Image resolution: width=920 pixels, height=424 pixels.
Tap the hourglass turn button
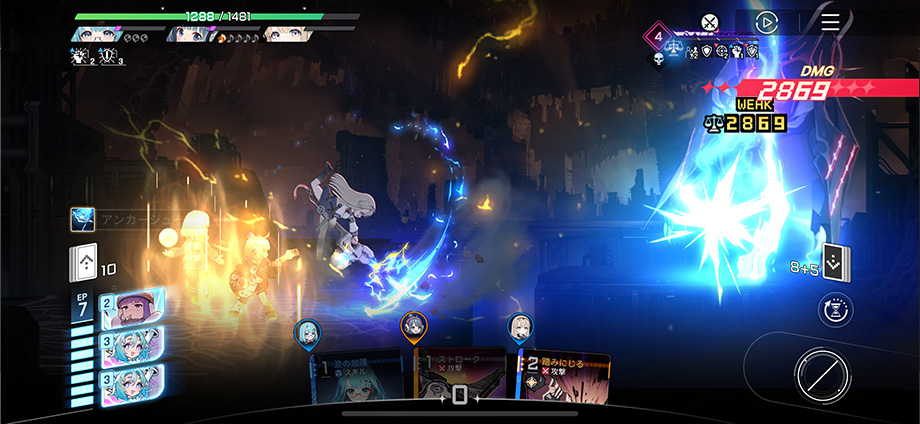coord(836,311)
